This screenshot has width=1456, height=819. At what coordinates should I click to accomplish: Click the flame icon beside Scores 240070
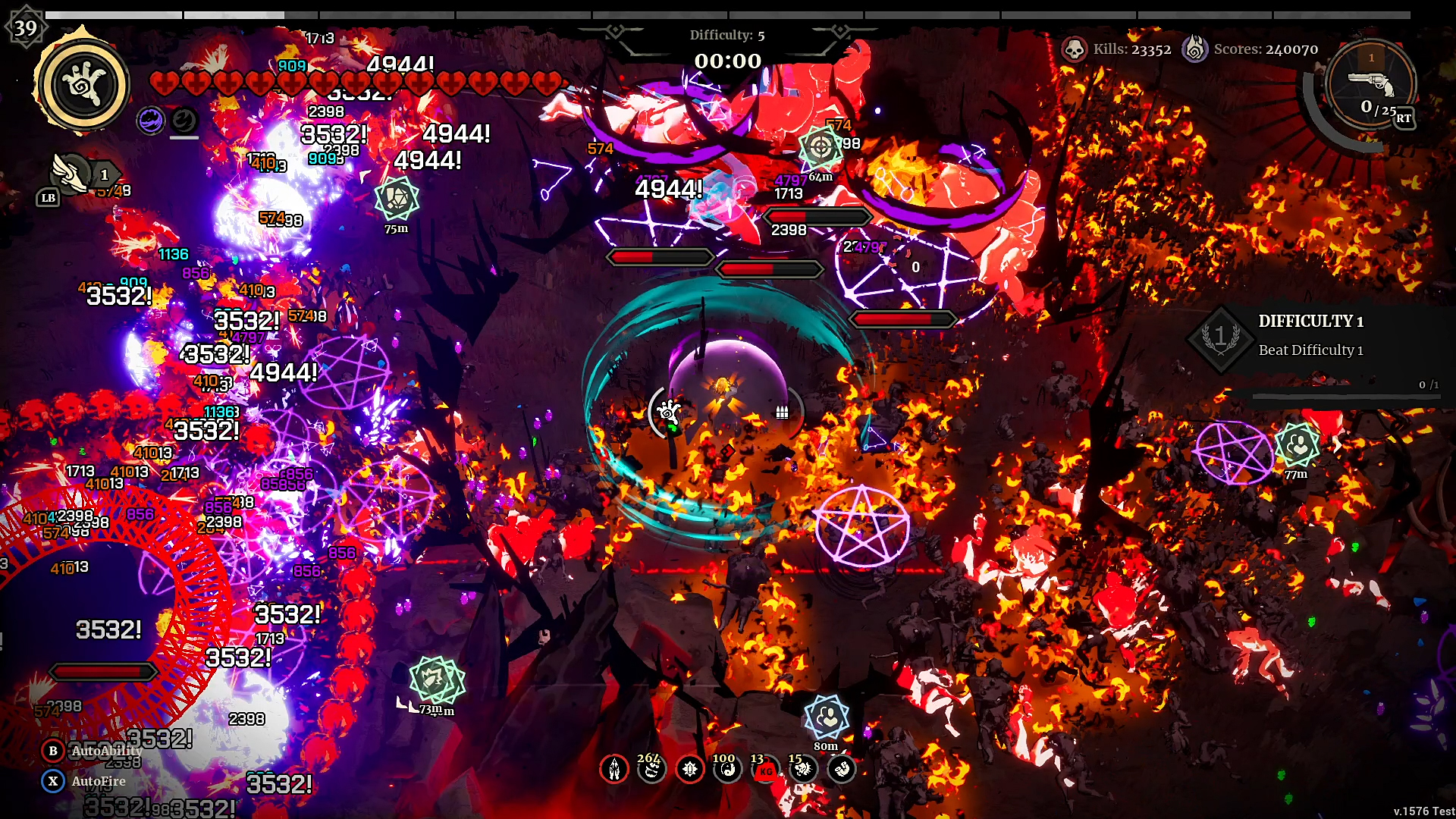[x=1197, y=49]
